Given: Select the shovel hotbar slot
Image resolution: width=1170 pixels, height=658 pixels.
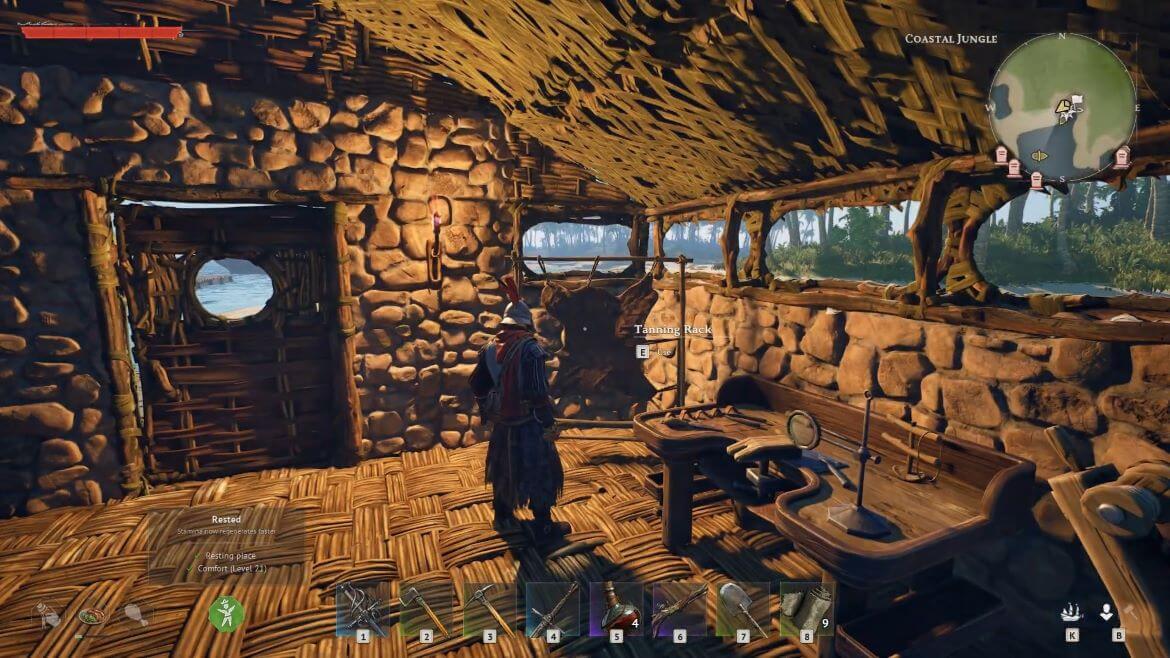Looking at the screenshot, I should coord(743,608).
